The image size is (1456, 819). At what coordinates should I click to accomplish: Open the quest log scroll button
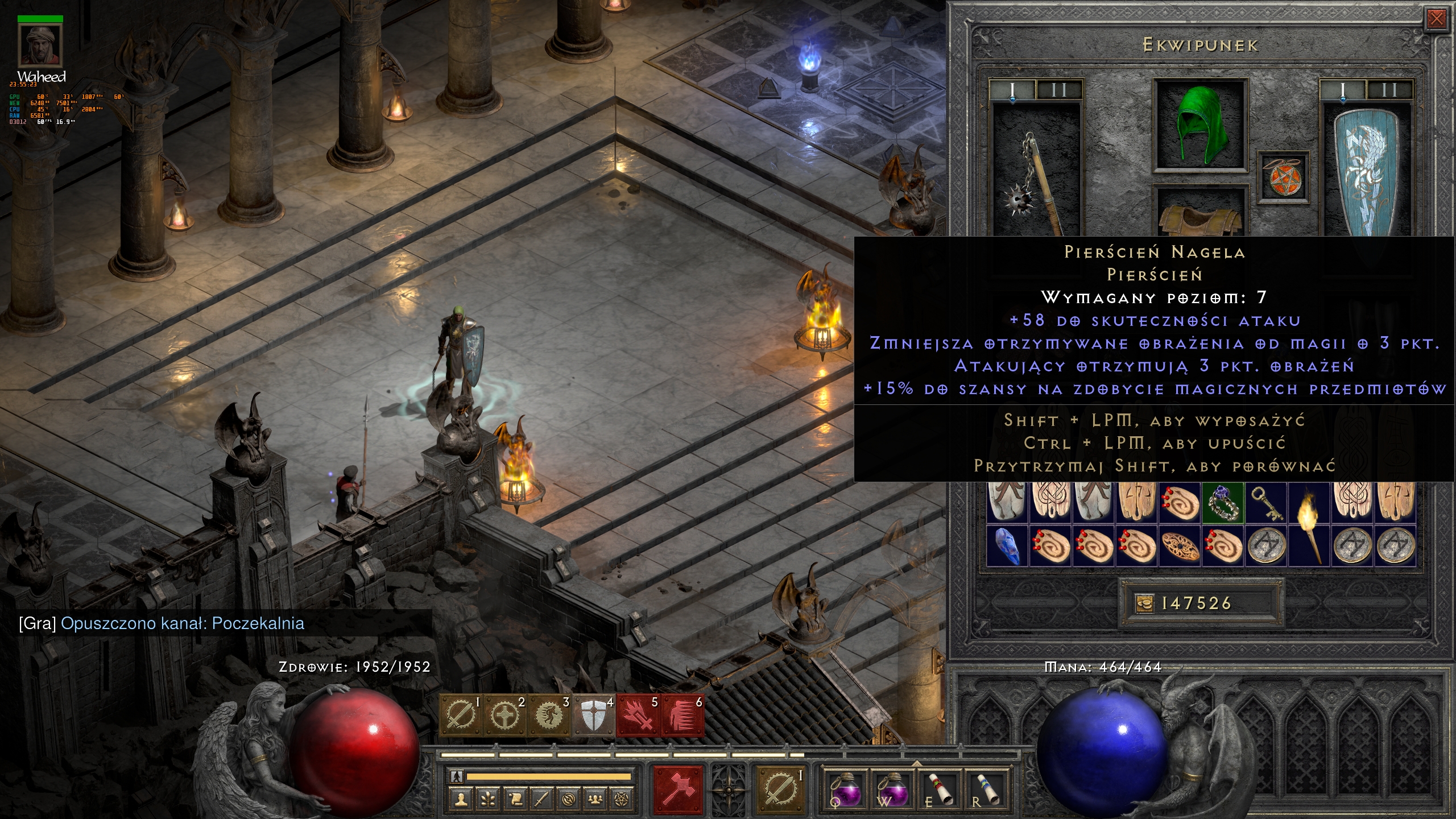(515, 799)
